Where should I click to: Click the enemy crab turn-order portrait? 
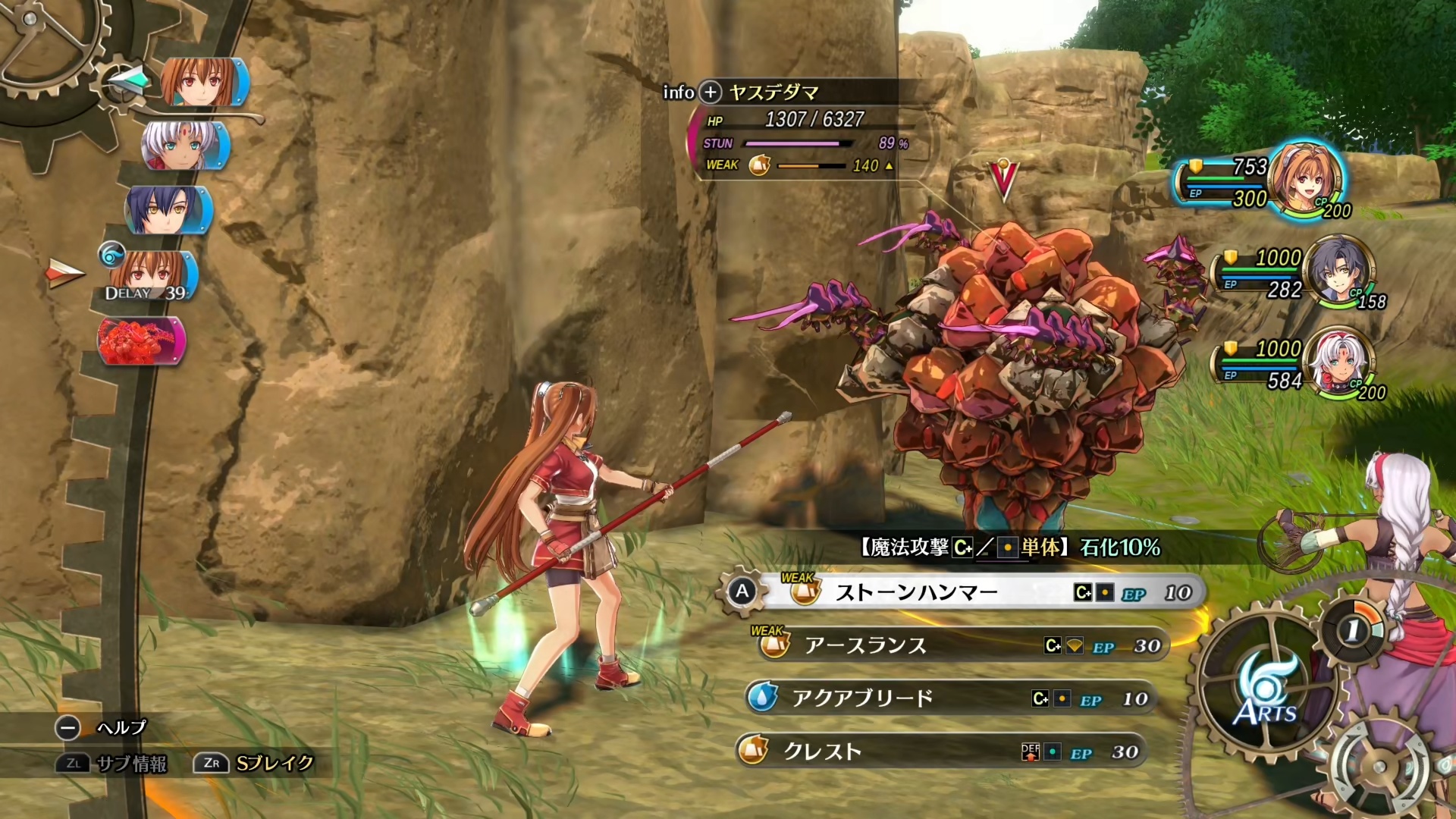point(141,340)
